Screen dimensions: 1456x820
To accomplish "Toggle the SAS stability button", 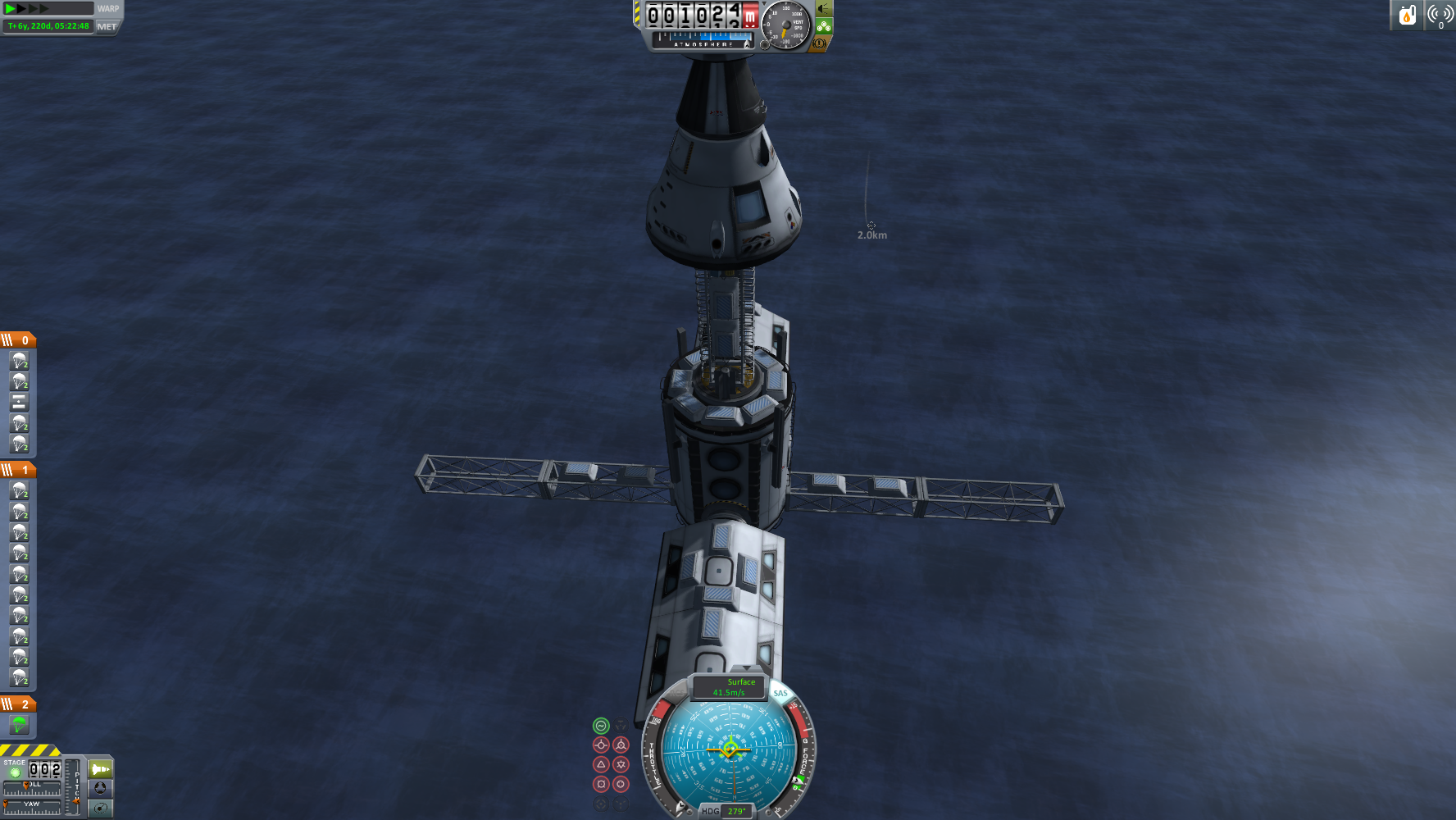I will [x=780, y=694].
